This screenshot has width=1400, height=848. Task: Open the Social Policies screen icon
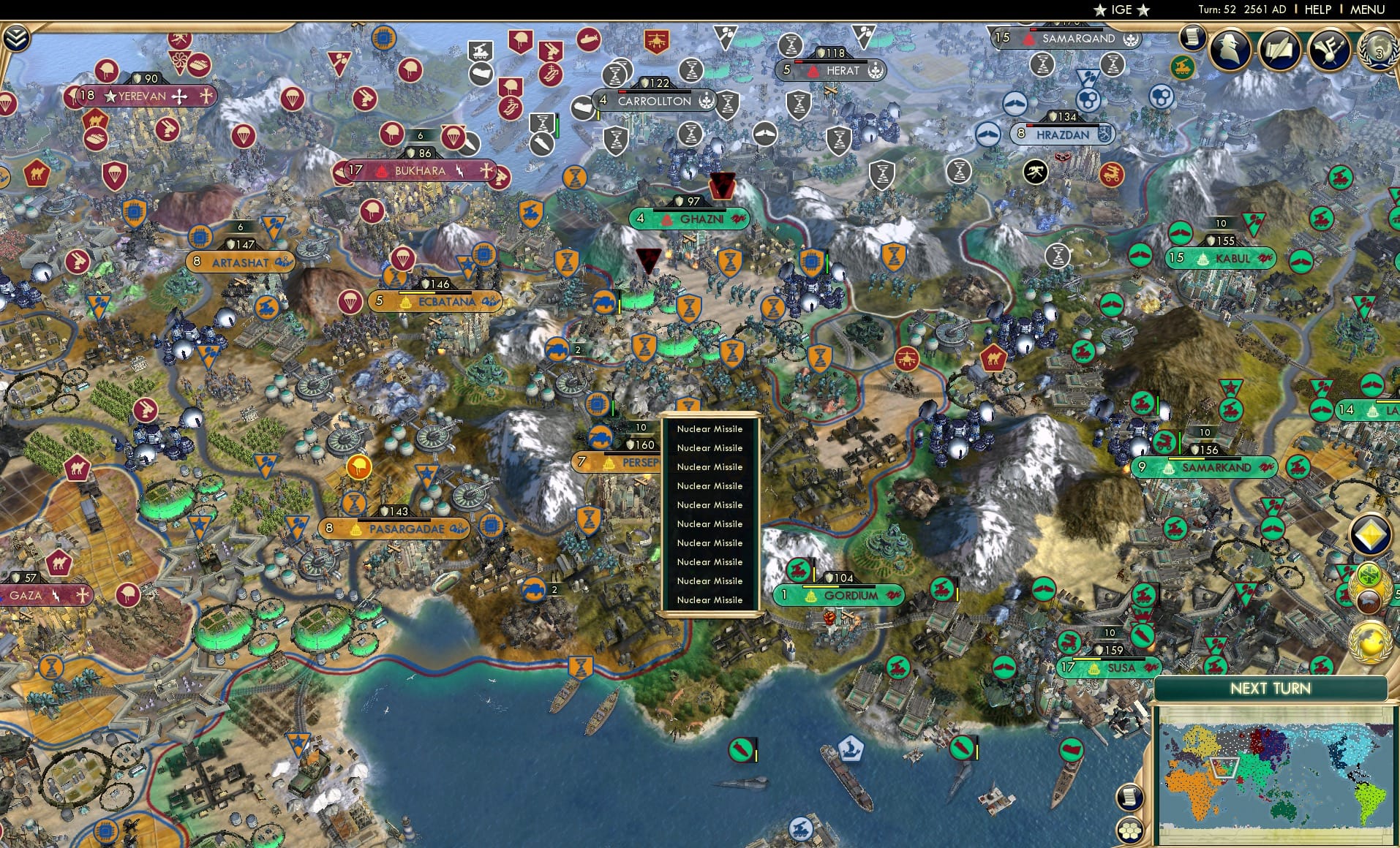coord(1282,50)
